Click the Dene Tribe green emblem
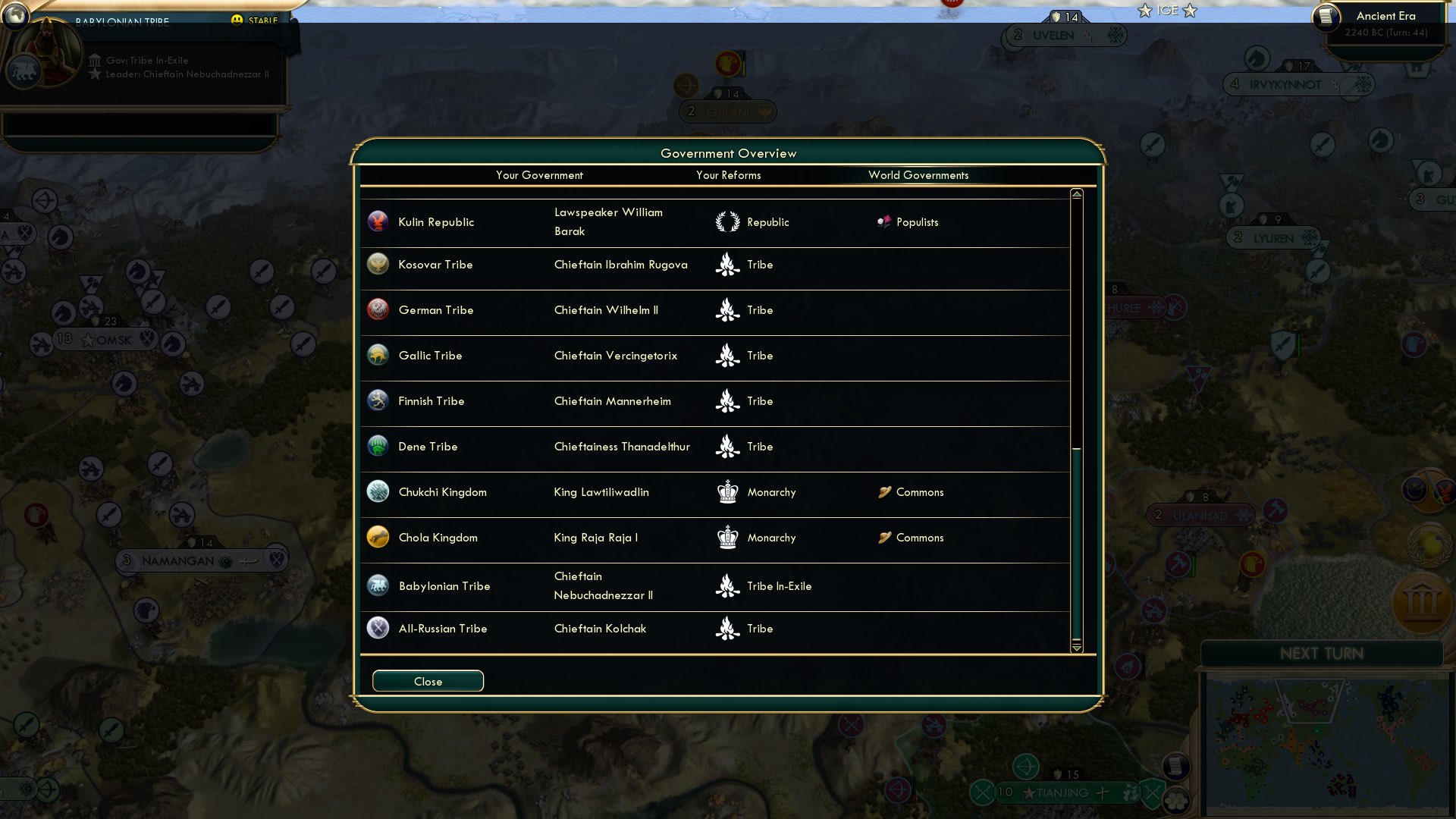The width and height of the screenshot is (1456, 819). point(377,446)
